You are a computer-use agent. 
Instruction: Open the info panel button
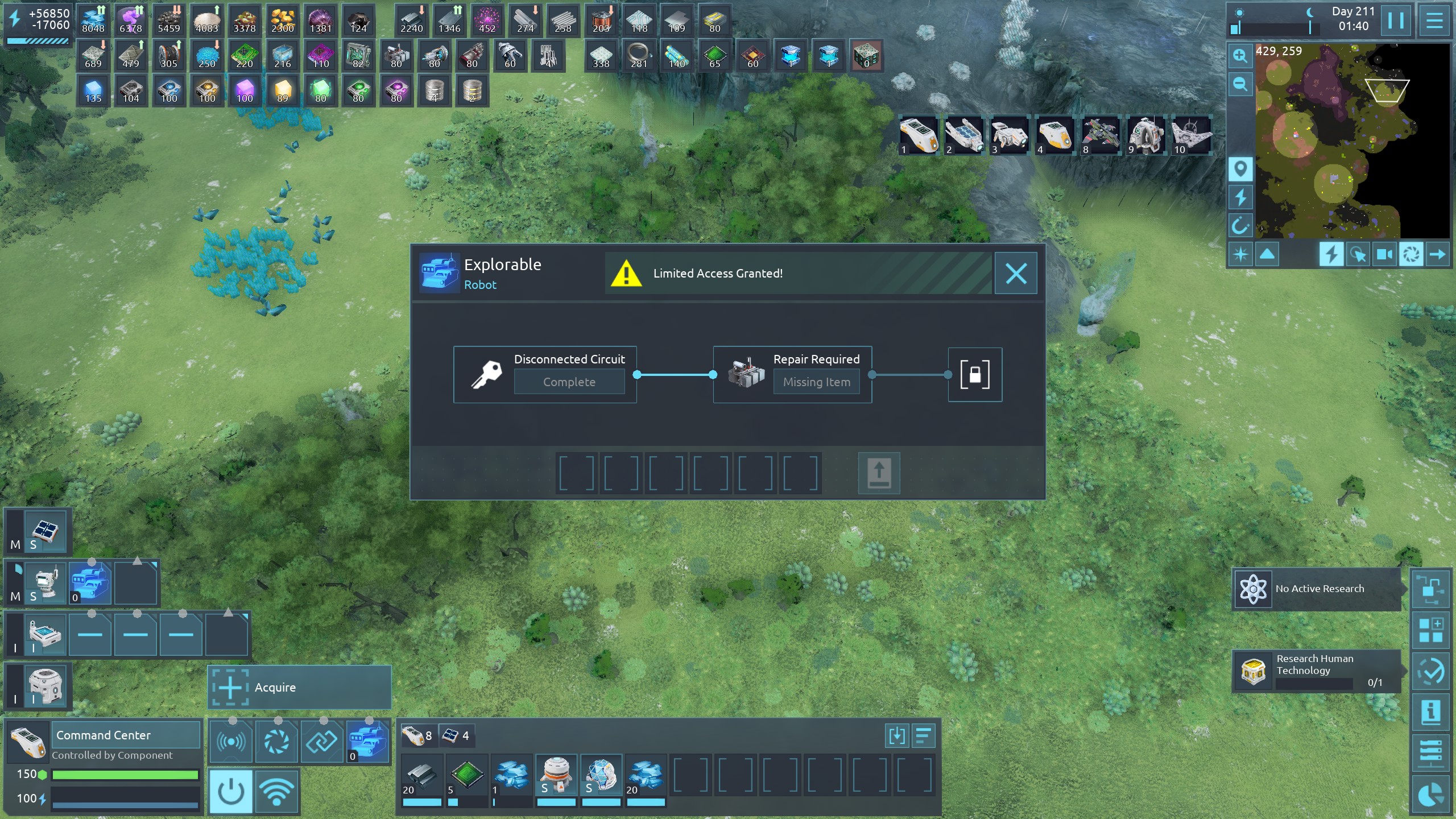click(1430, 712)
